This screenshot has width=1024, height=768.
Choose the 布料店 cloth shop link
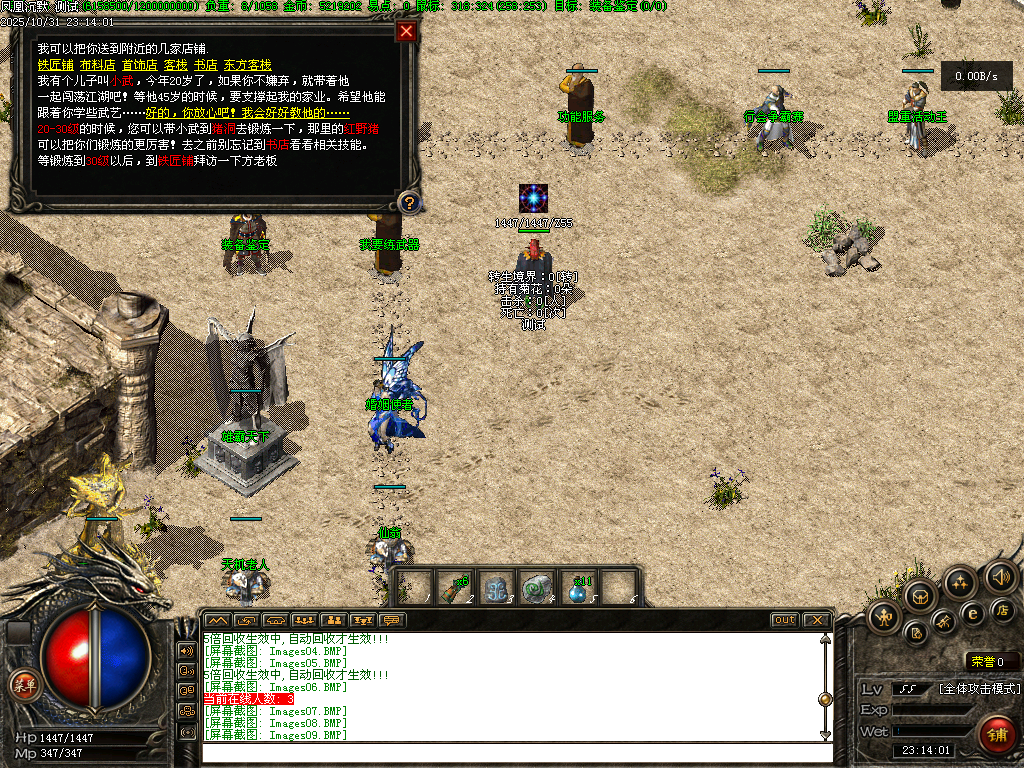coord(97,65)
